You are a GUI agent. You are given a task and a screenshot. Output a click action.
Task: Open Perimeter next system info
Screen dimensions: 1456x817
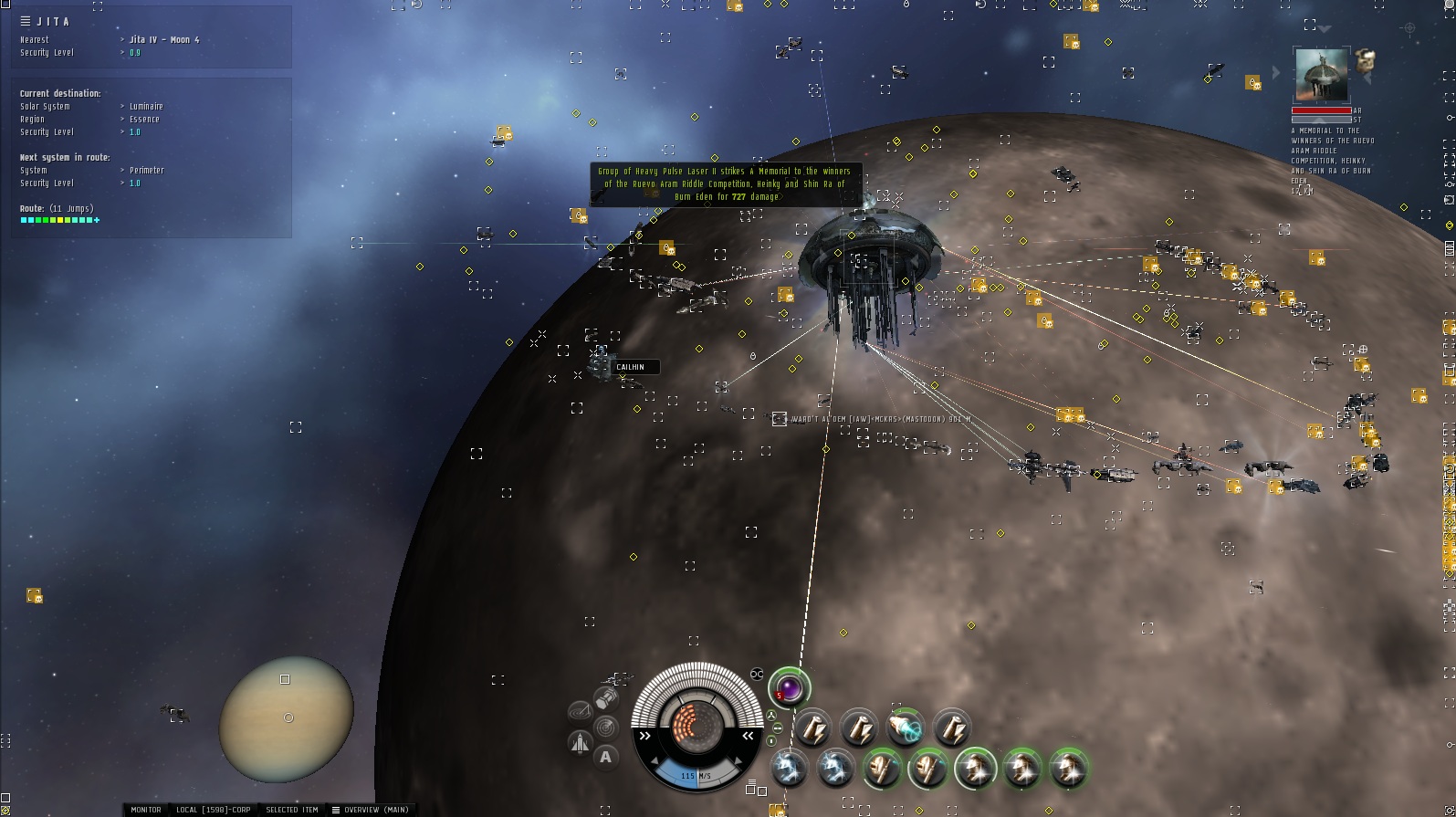[x=146, y=171]
